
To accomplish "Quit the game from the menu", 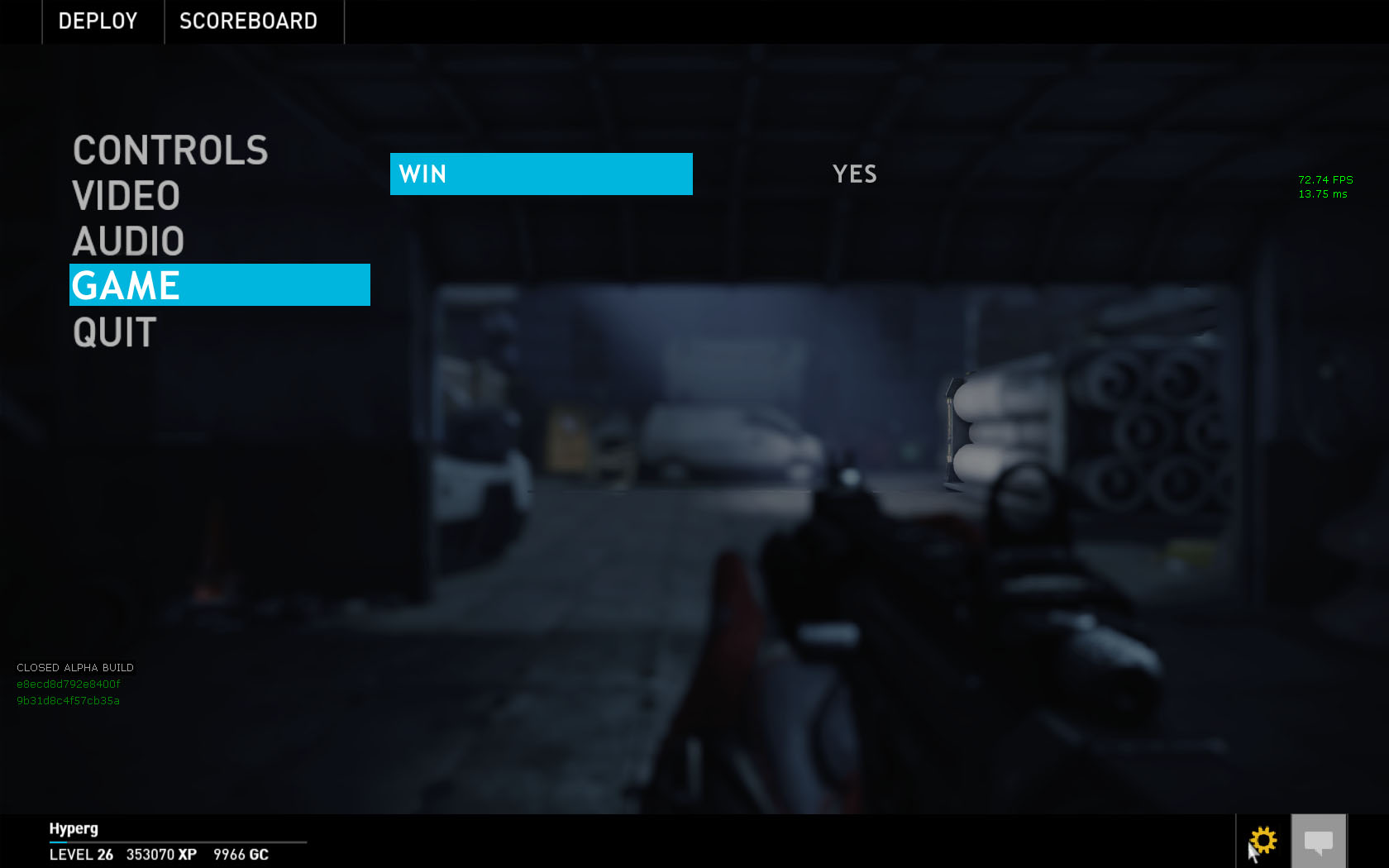I will point(115,332).
